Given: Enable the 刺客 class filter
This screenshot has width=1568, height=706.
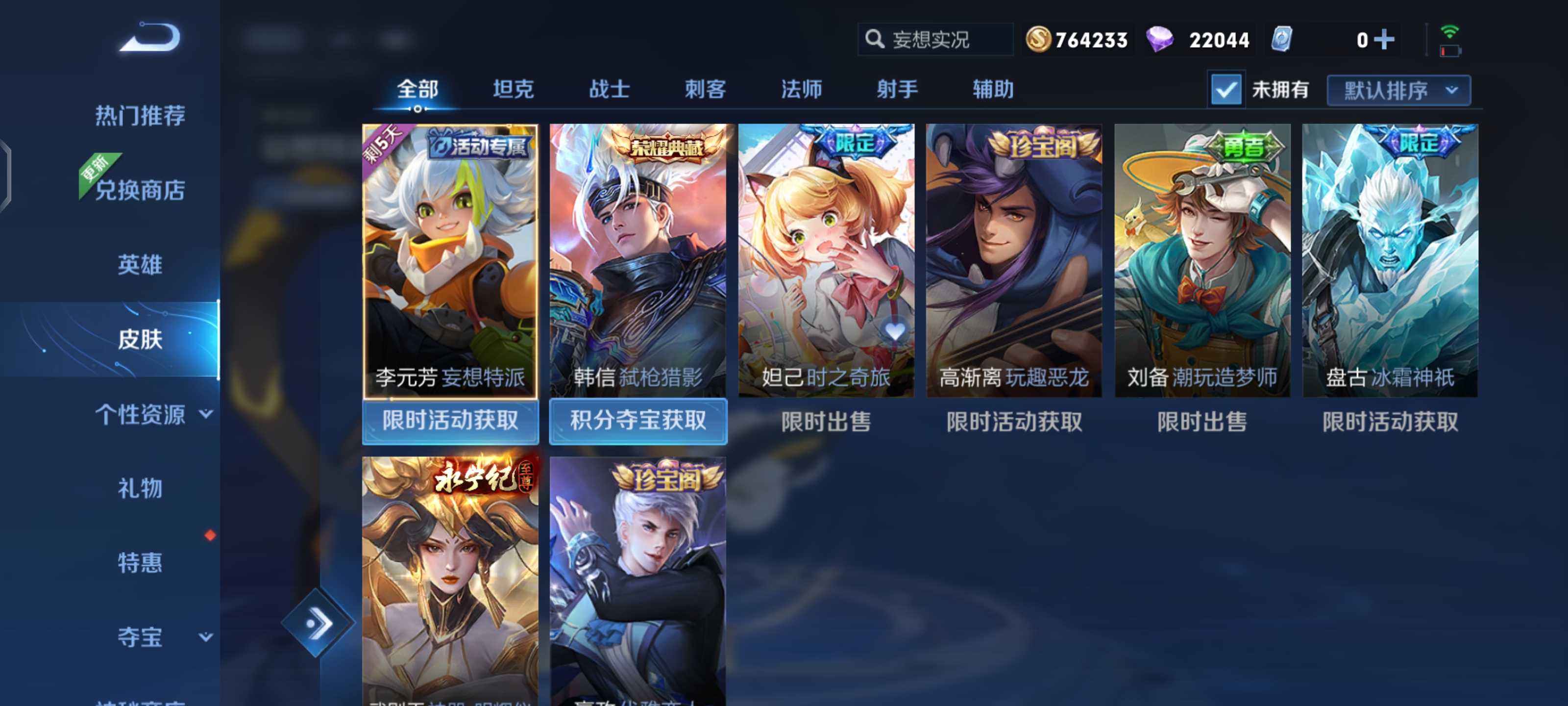Looking at the screenshot, I should pos(706,89).
